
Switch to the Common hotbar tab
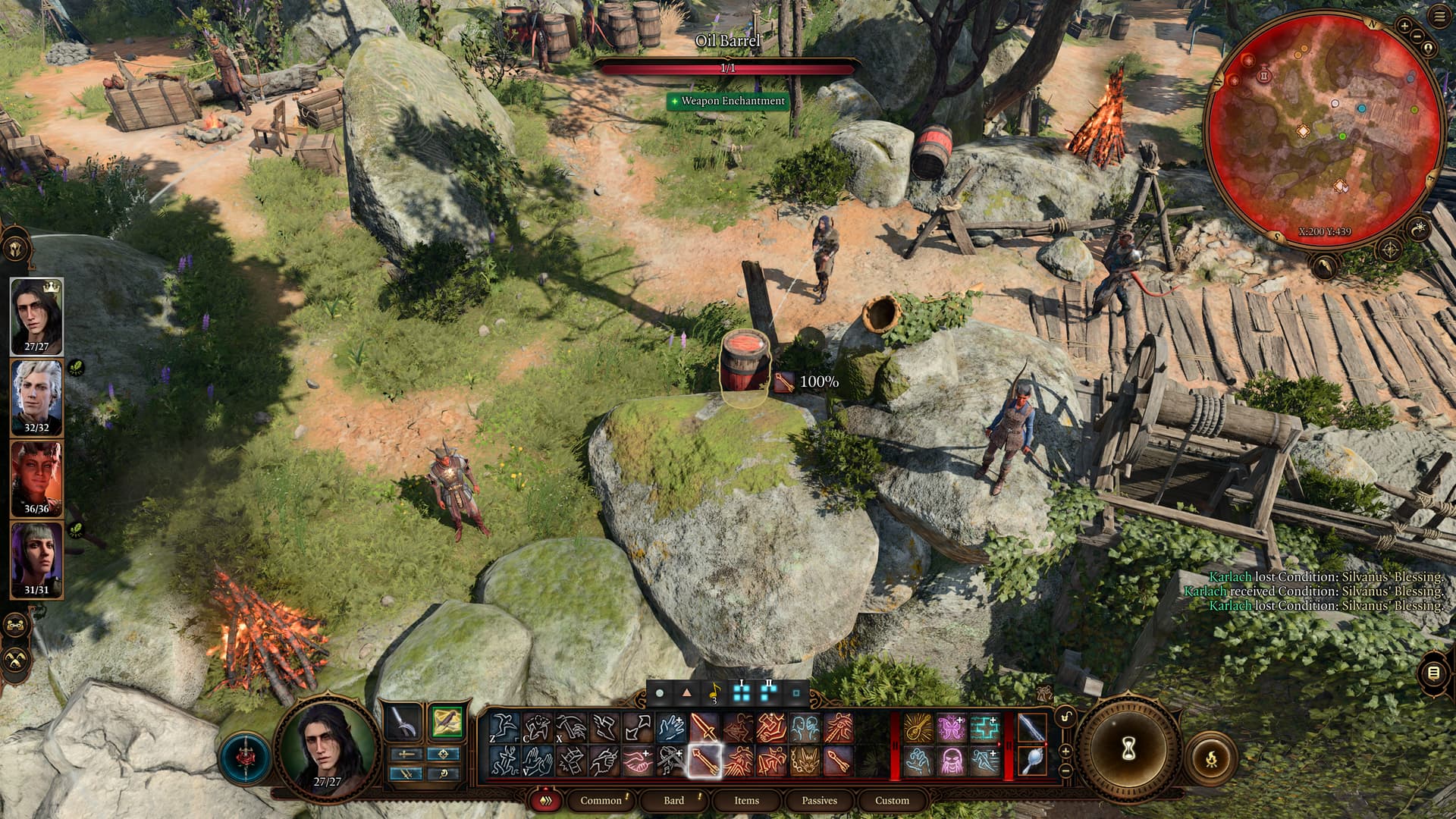click(x=601, y=800)
